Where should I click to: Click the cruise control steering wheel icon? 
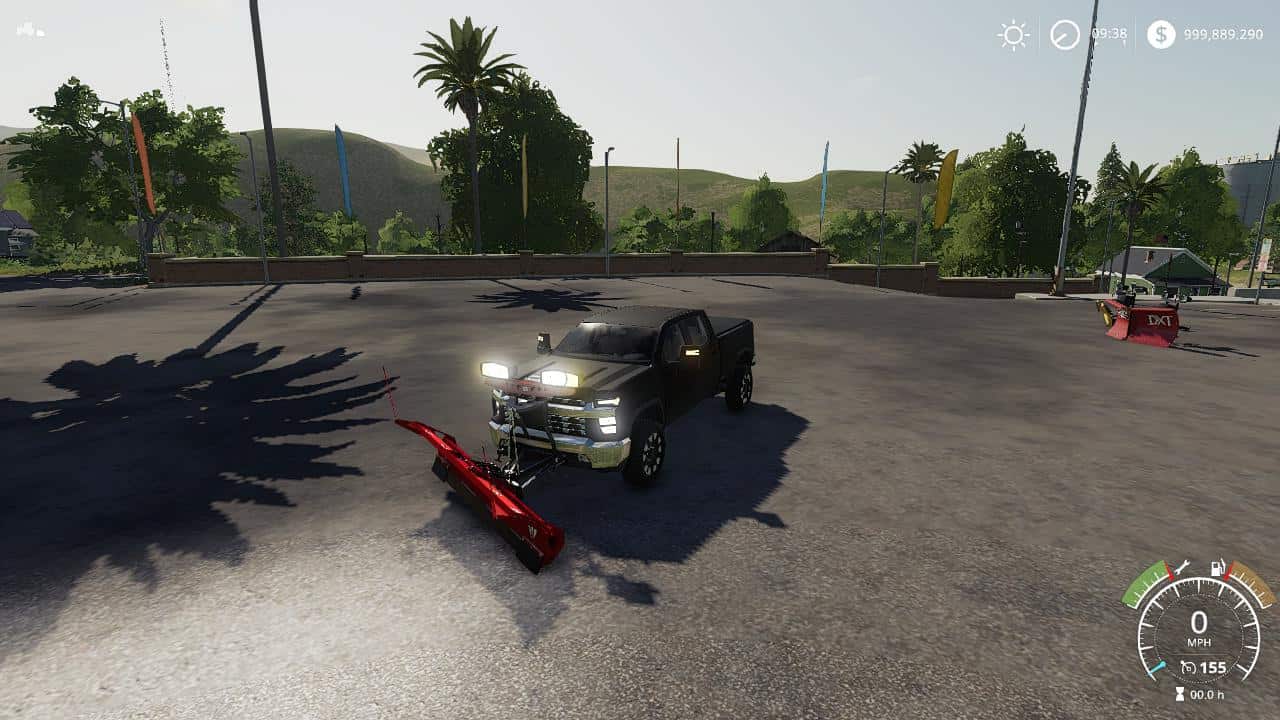(x=1190, y=666)
